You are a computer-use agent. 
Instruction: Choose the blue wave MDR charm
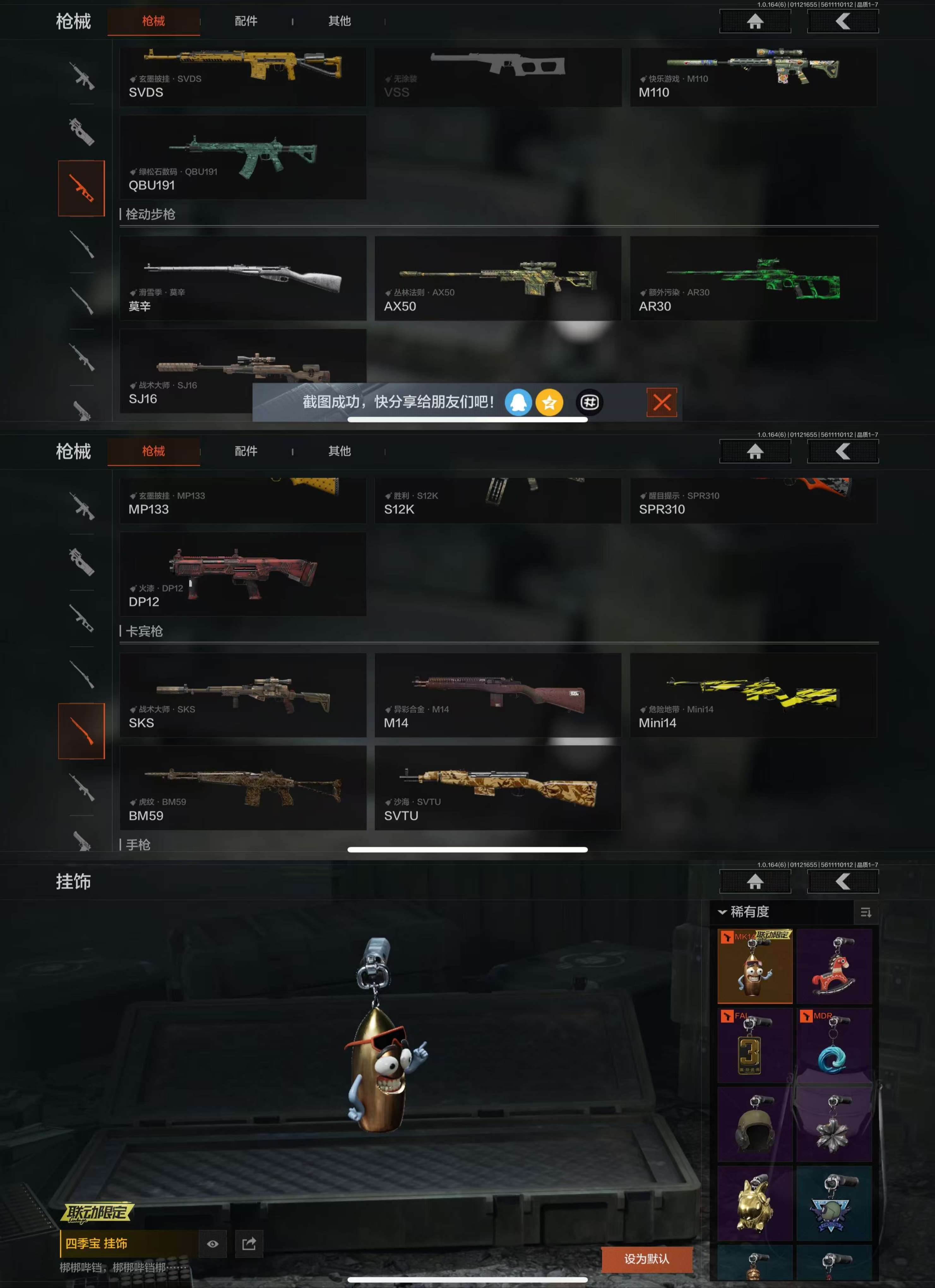click(x=833, y=1046)
